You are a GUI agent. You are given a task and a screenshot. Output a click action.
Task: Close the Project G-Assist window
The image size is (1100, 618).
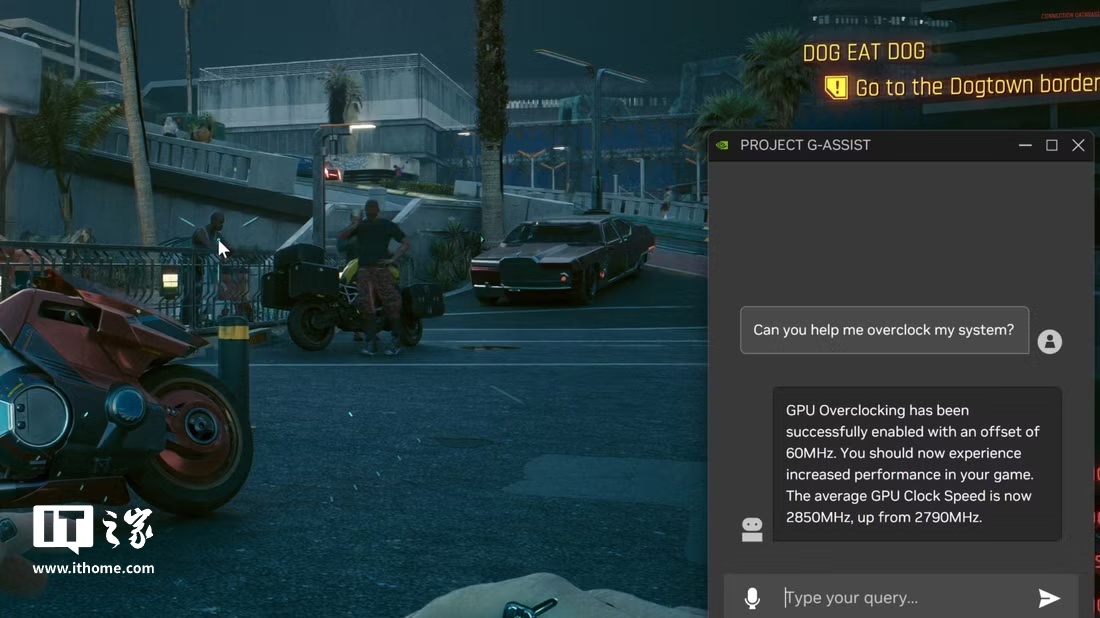tap(1078, 145)
